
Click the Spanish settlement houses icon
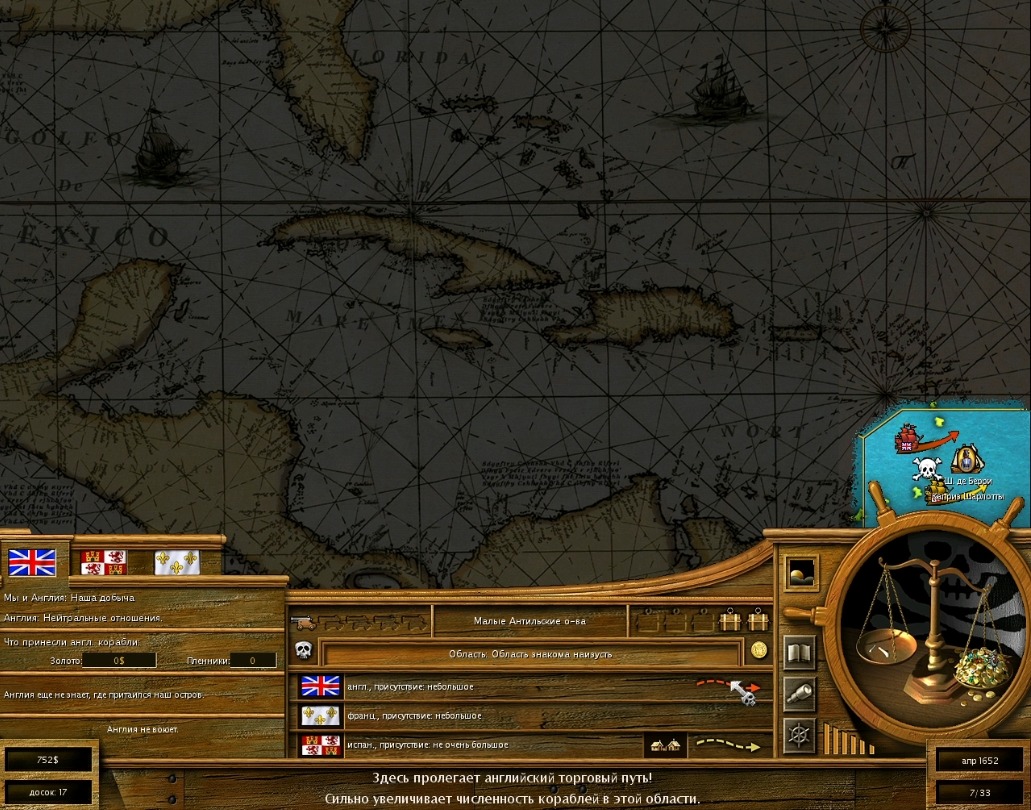[x=665, y=746]
